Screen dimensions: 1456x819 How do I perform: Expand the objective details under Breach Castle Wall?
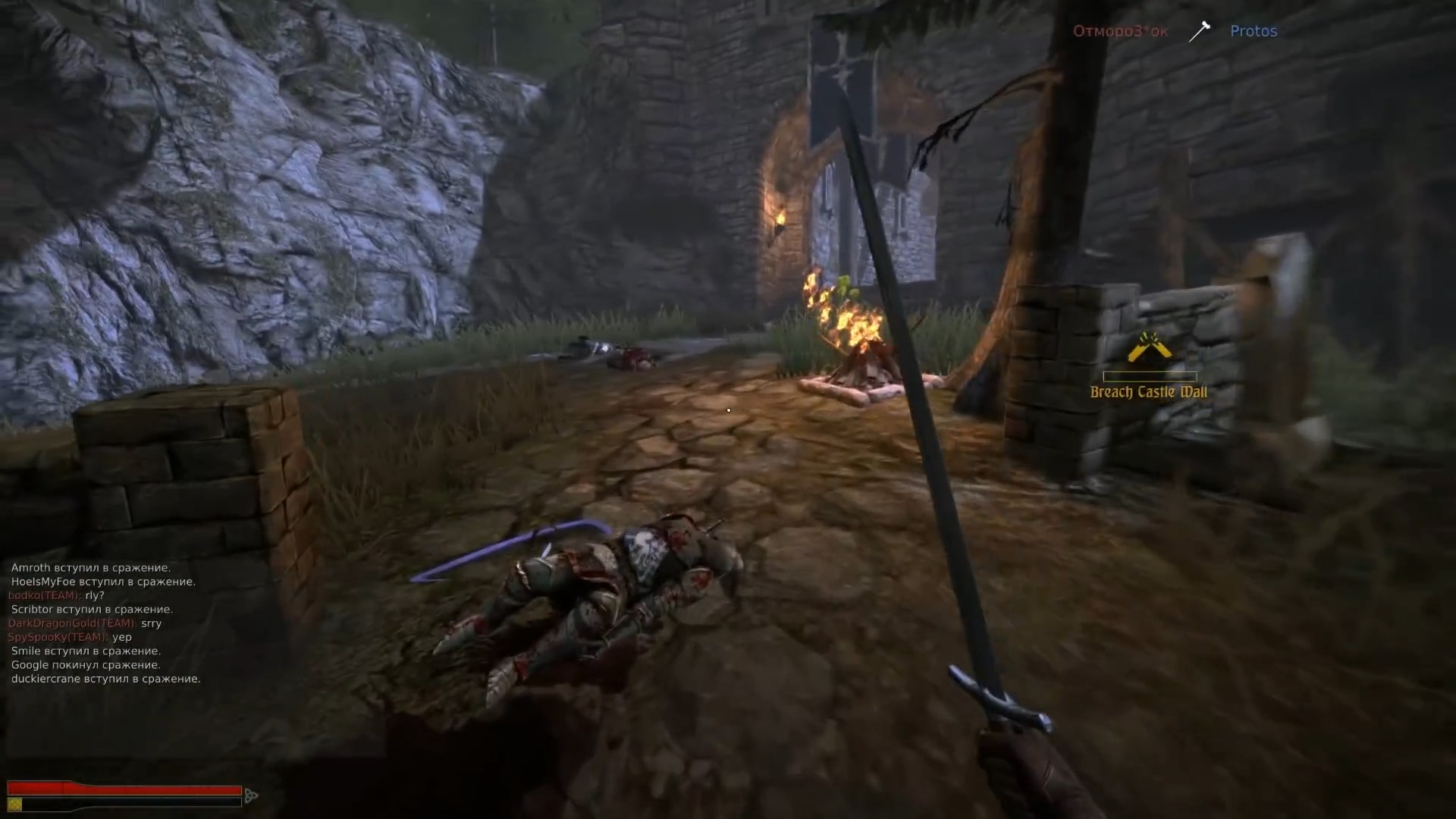(1150, 393)
